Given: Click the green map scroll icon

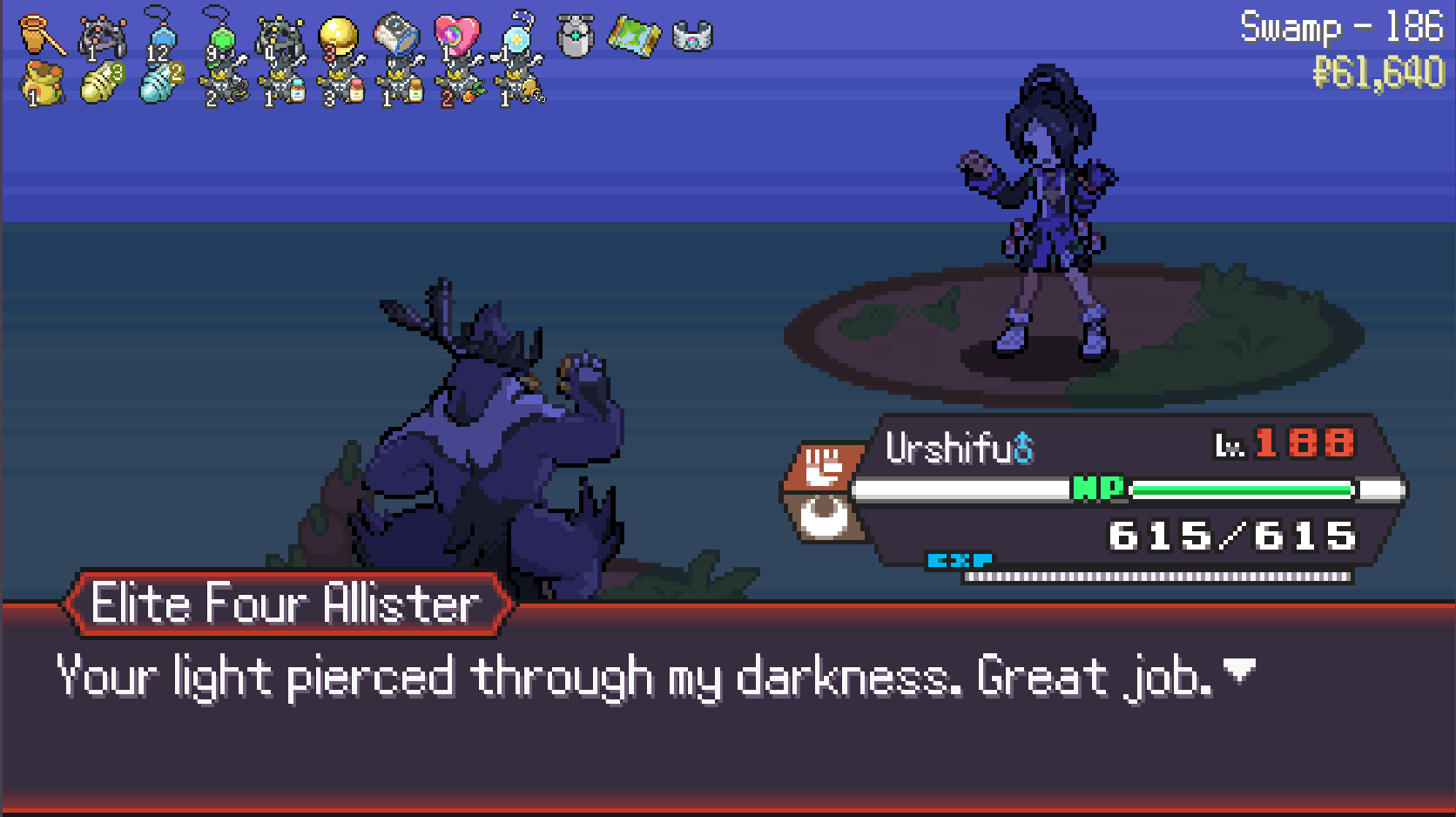Looking at the screenshot, I should click(x=633, y=37).
